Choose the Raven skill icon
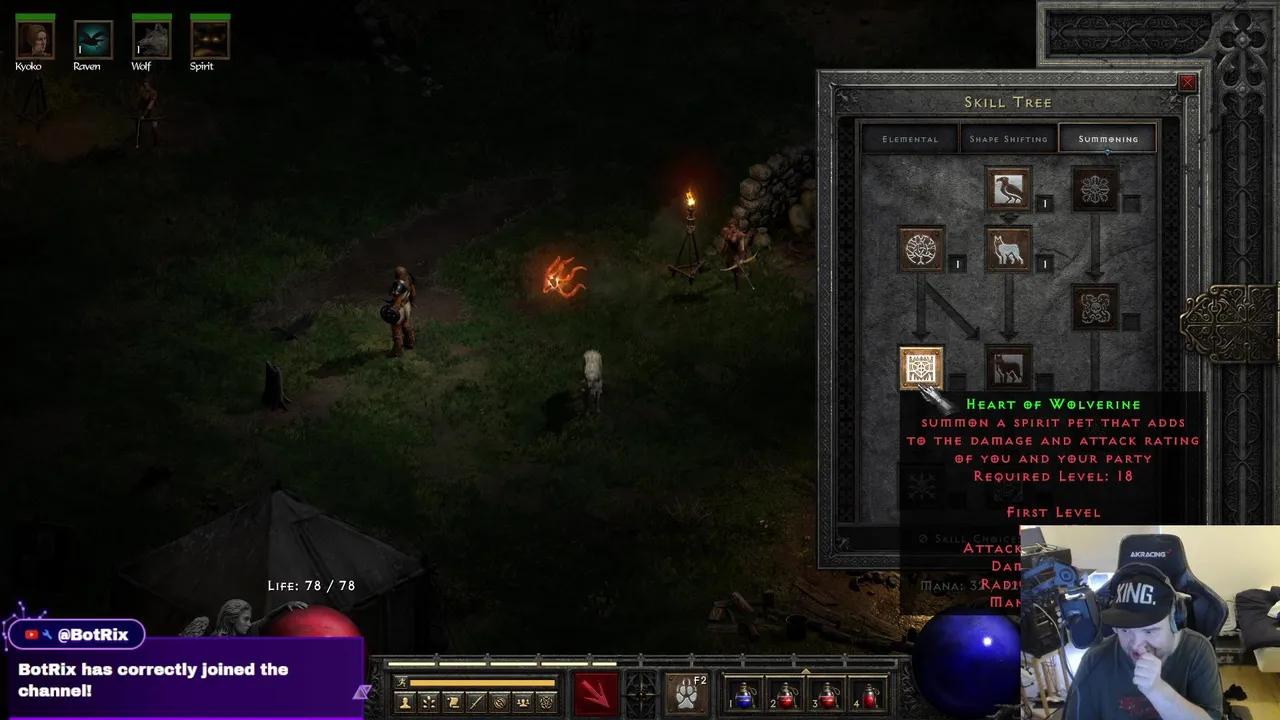The image size is (1280, 720). coord(1008,189)
